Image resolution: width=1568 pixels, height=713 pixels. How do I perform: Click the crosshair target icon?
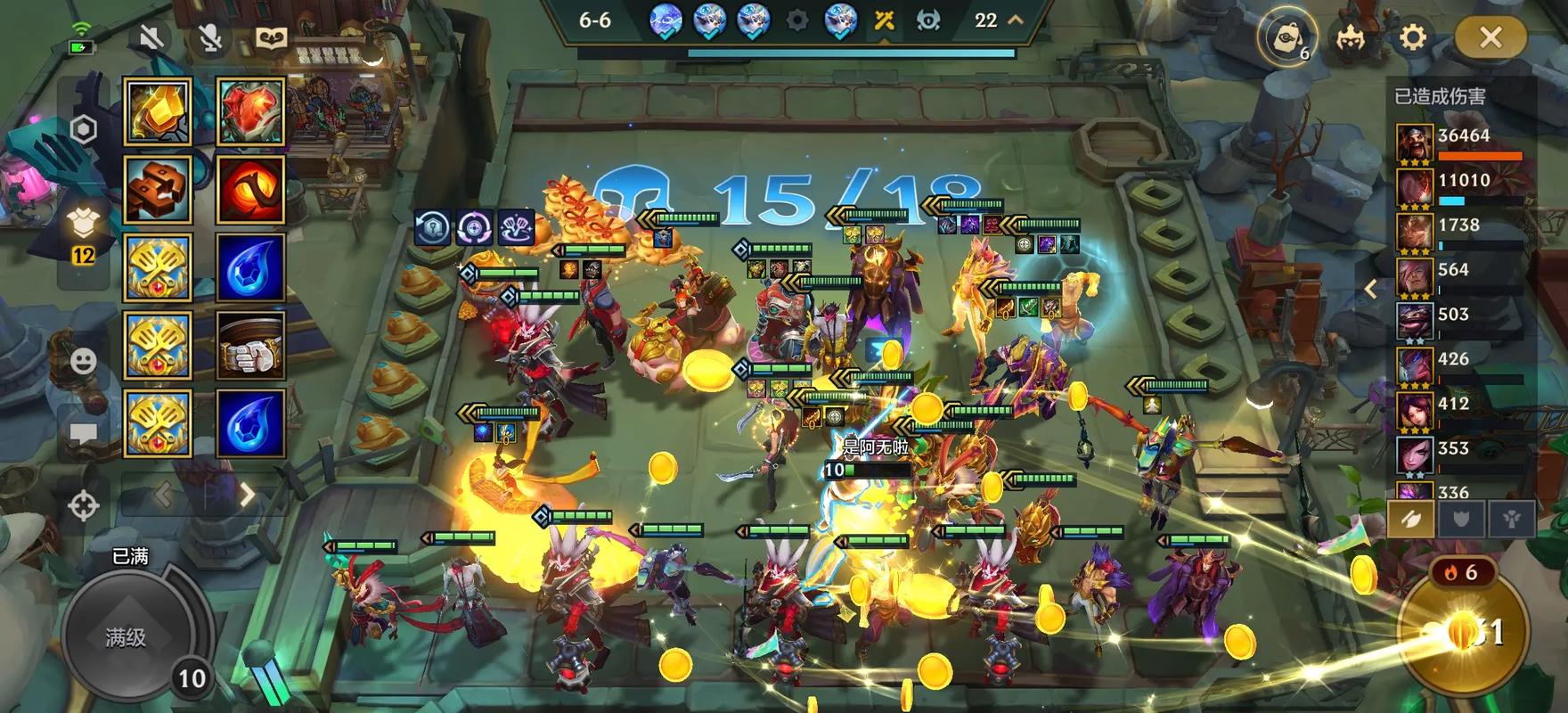click(84, 505)
